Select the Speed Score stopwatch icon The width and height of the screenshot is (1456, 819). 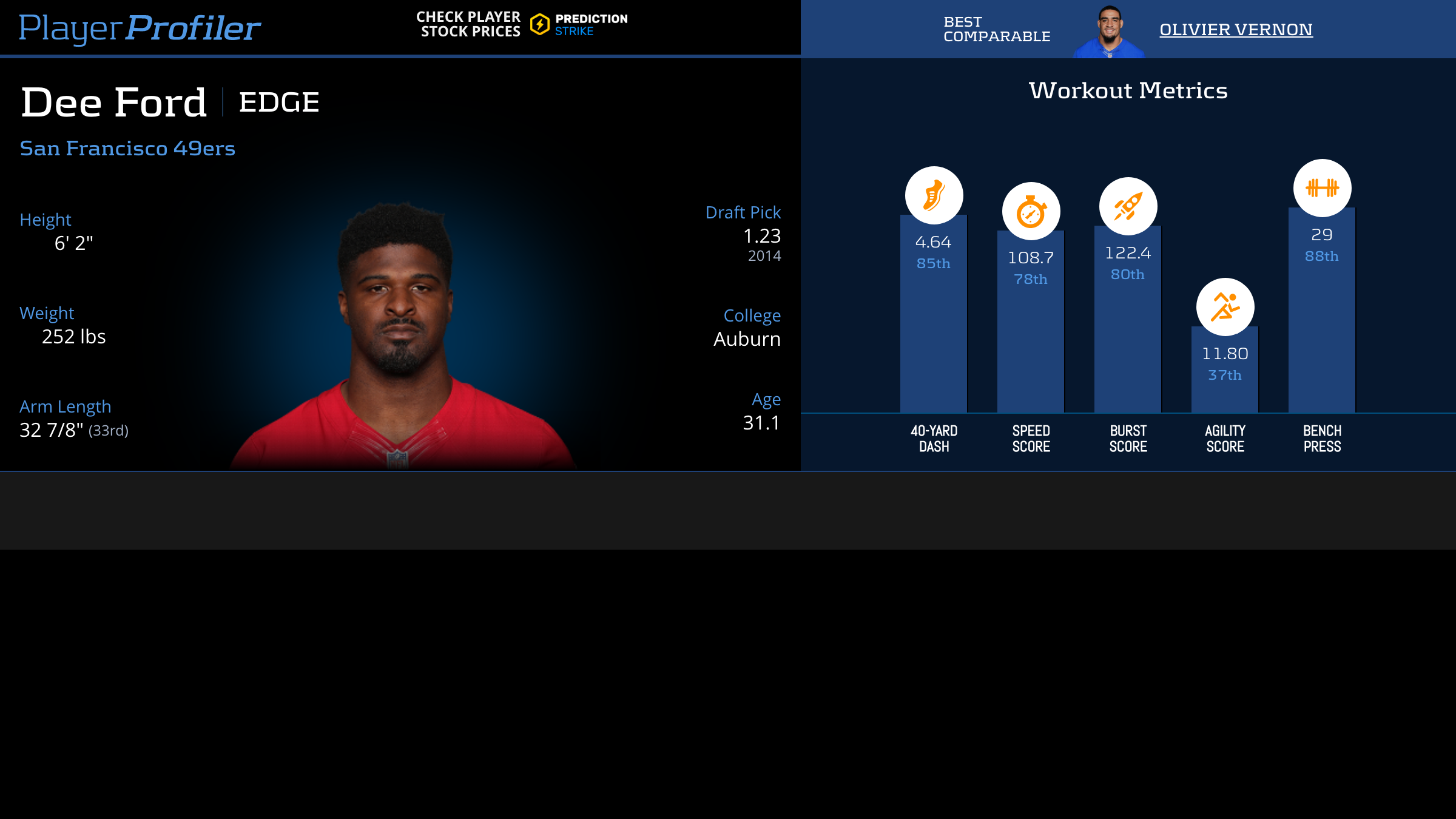pos(1031,211)
